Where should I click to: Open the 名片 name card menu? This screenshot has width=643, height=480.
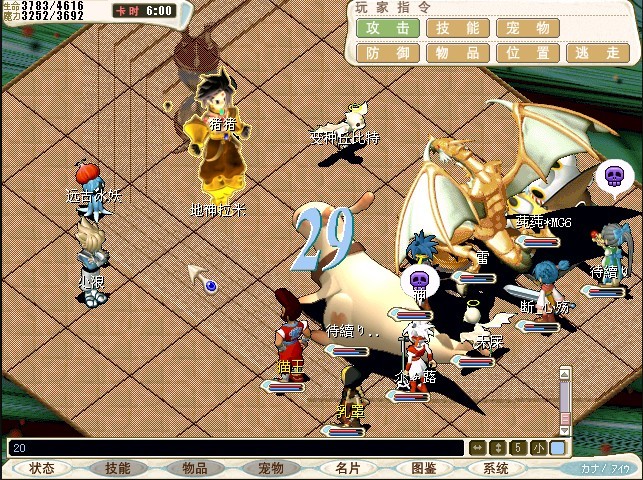point(347,468)
